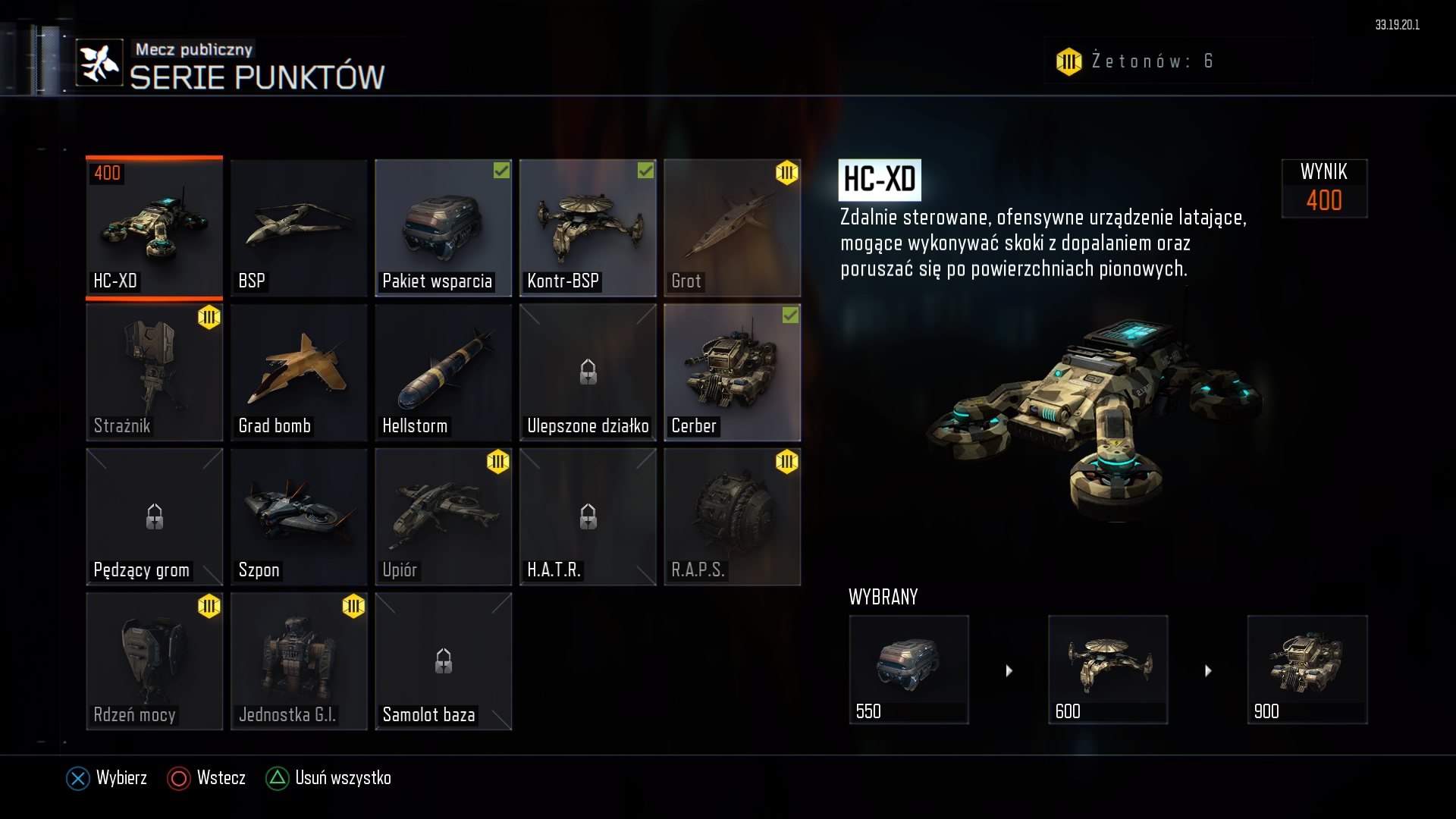1456x819 pixels.
Task: Toggle the Kontr-BSP scorestreak
Action: (588, 227)
